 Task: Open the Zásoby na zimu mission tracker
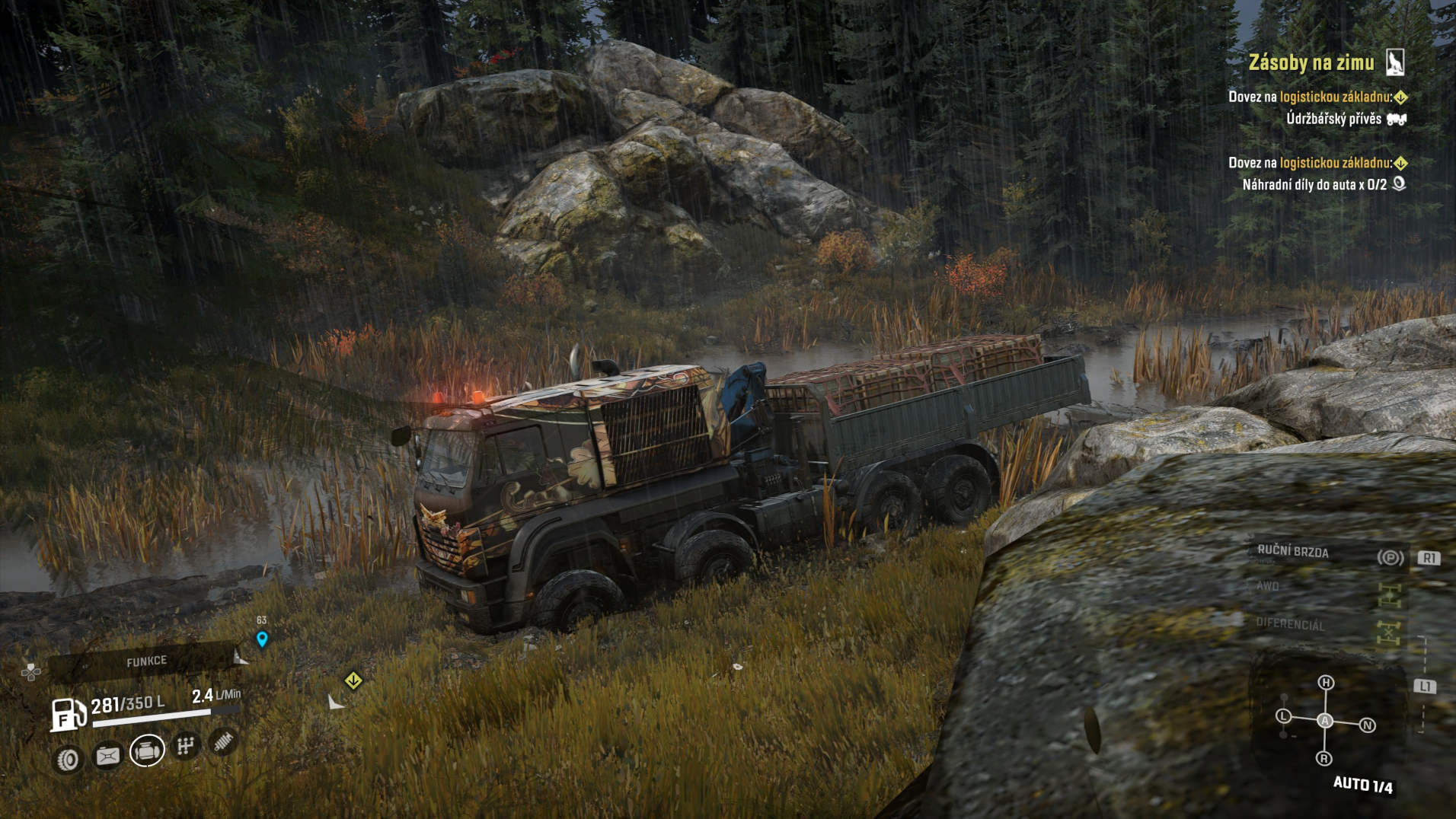click(1311, 62)
